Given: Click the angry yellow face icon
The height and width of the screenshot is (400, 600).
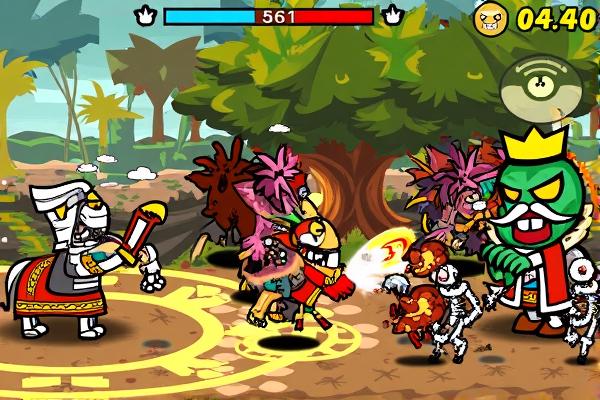Looking at the screenshot, I should 491,18.
